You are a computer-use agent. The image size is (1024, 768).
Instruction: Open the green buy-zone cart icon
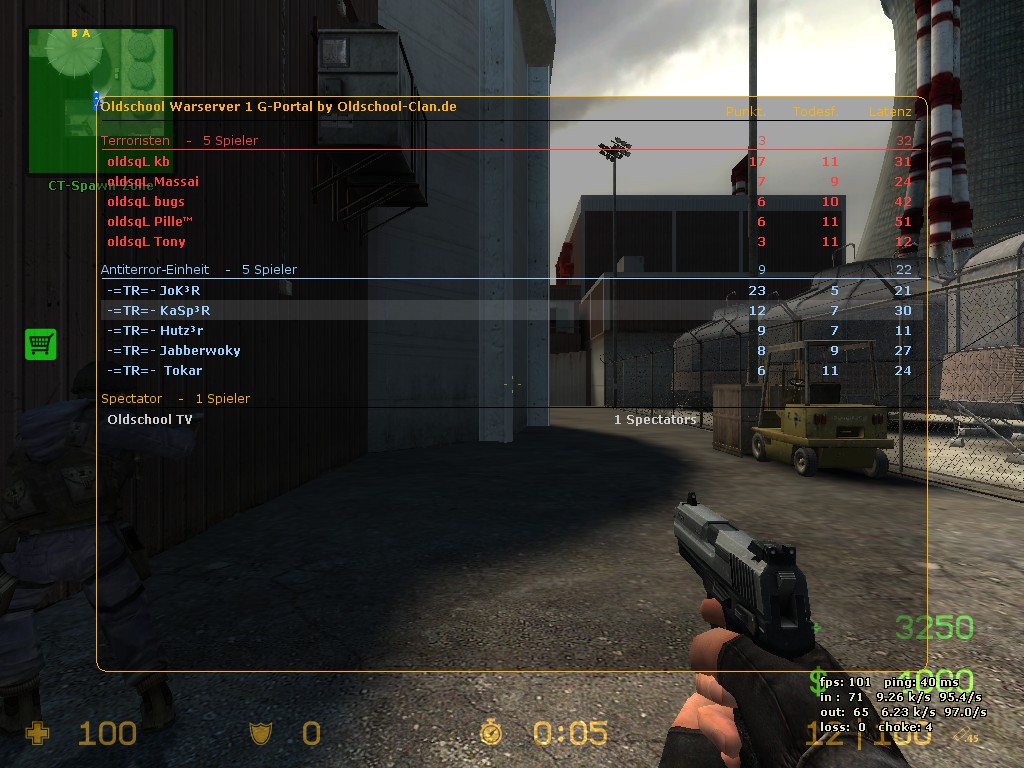41,344
